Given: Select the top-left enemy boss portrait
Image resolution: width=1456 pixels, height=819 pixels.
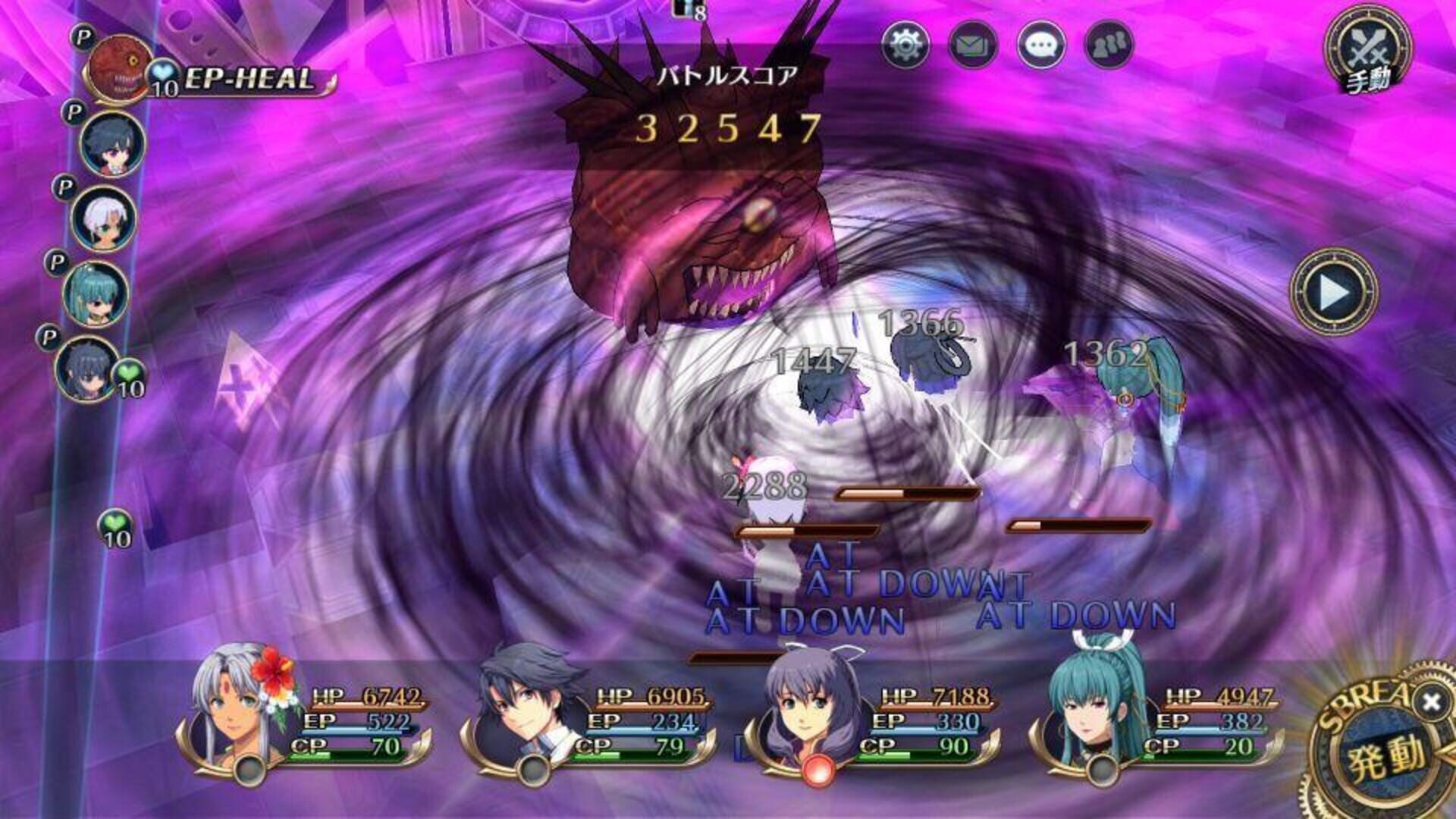Looking at the screenshot, I should [118, 68].
